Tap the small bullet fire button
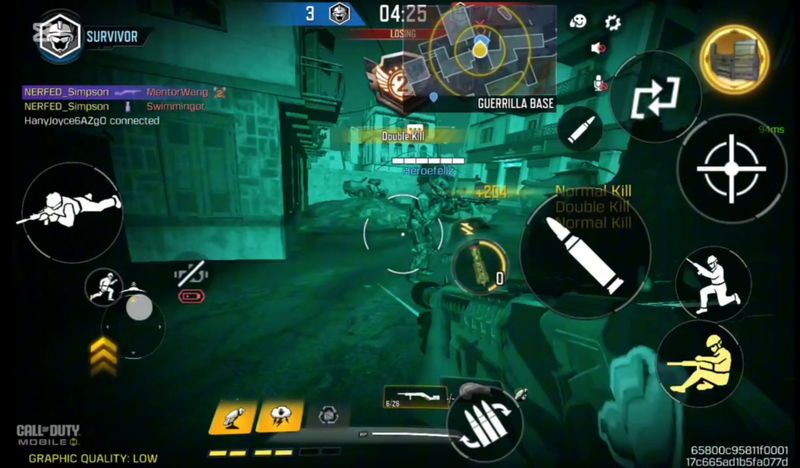The width and height of the screenshot is (800, 468). point(581,130)
